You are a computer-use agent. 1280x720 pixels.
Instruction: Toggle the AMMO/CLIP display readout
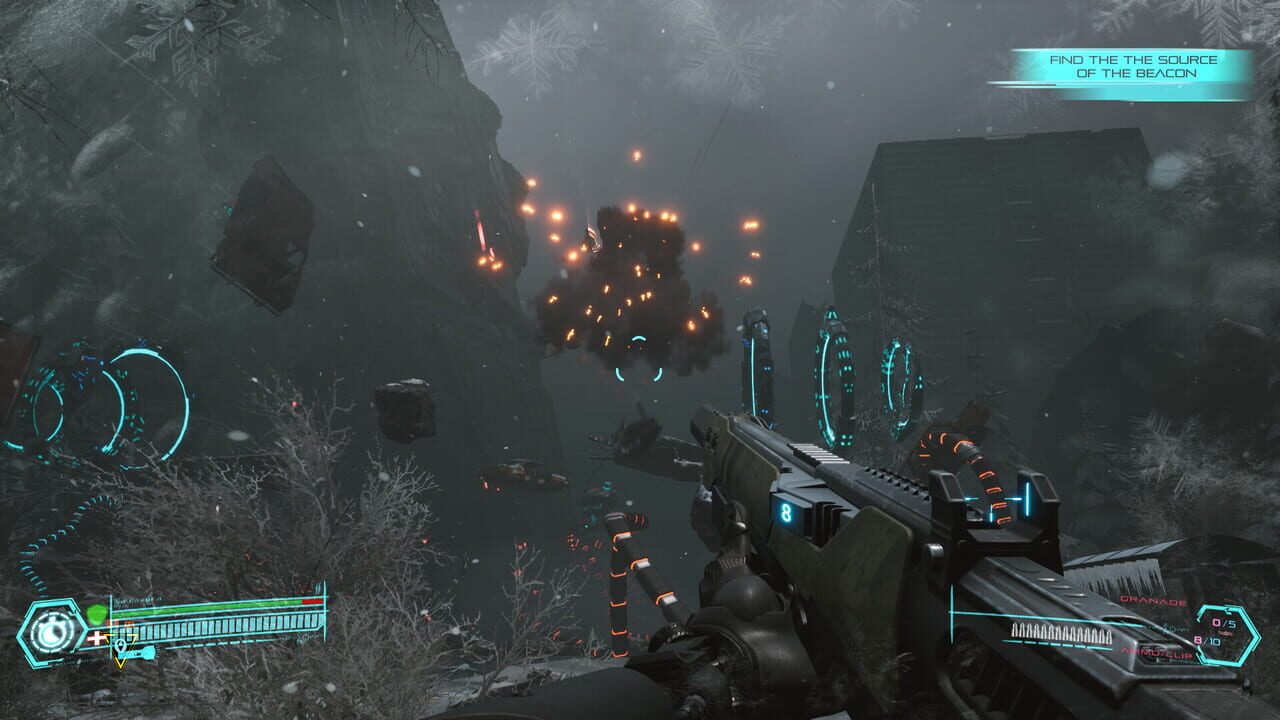click(x=1157, y=653)
